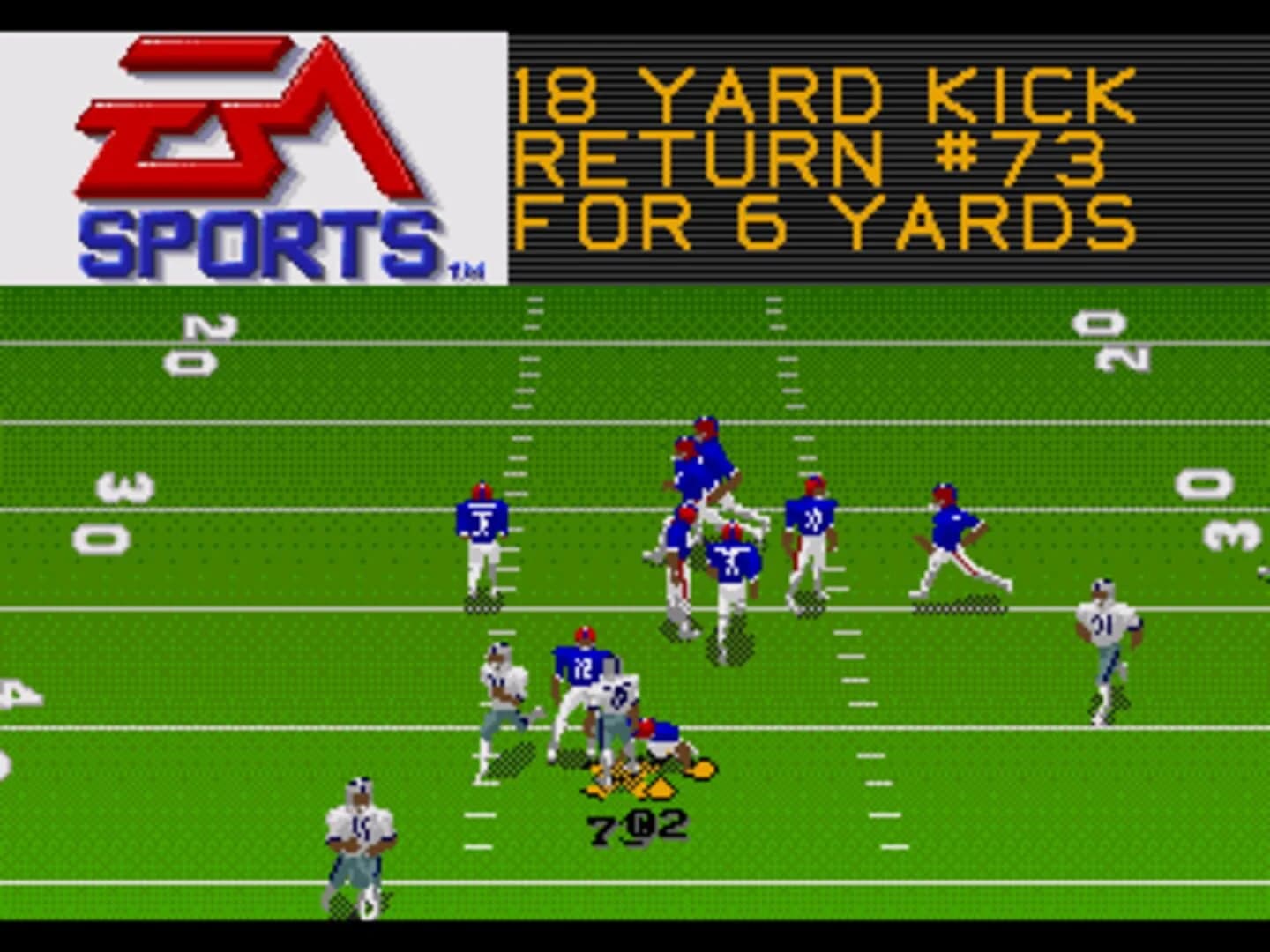Click the SPORTS text in the logo
1270x952 pixels.
click(256, 238)
